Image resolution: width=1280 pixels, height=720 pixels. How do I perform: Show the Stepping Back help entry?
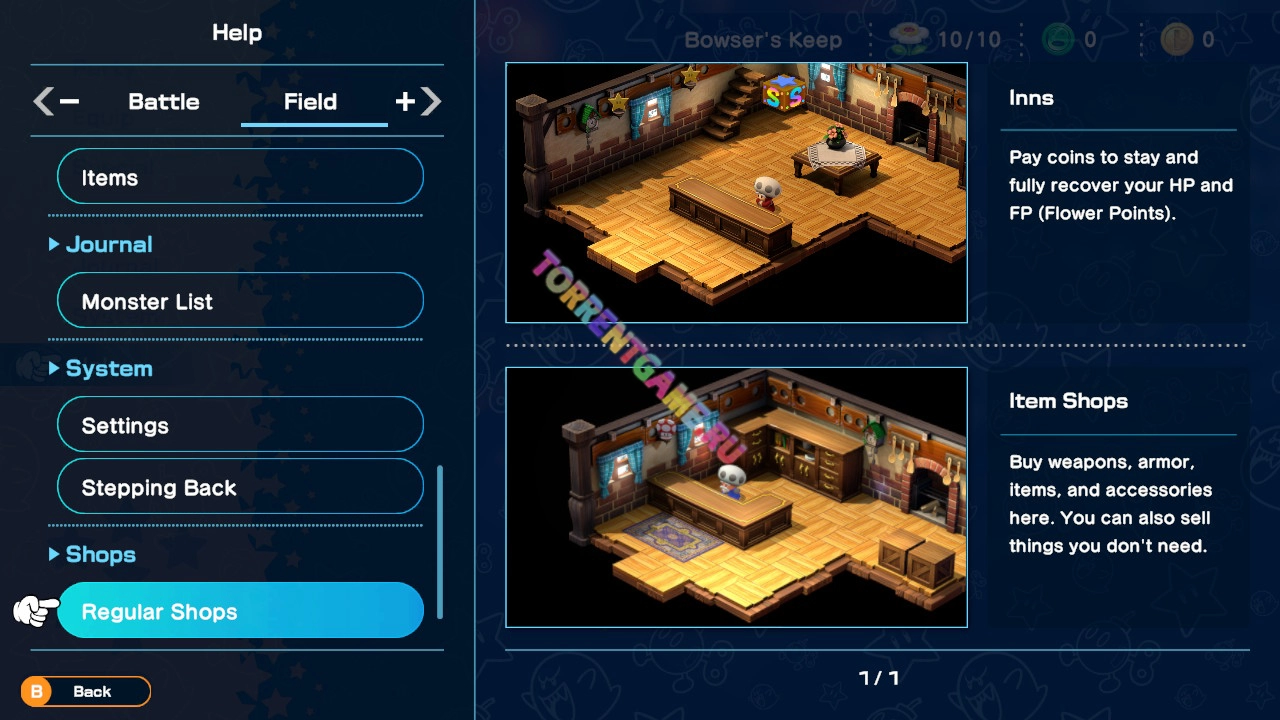(x=240, y=487)
